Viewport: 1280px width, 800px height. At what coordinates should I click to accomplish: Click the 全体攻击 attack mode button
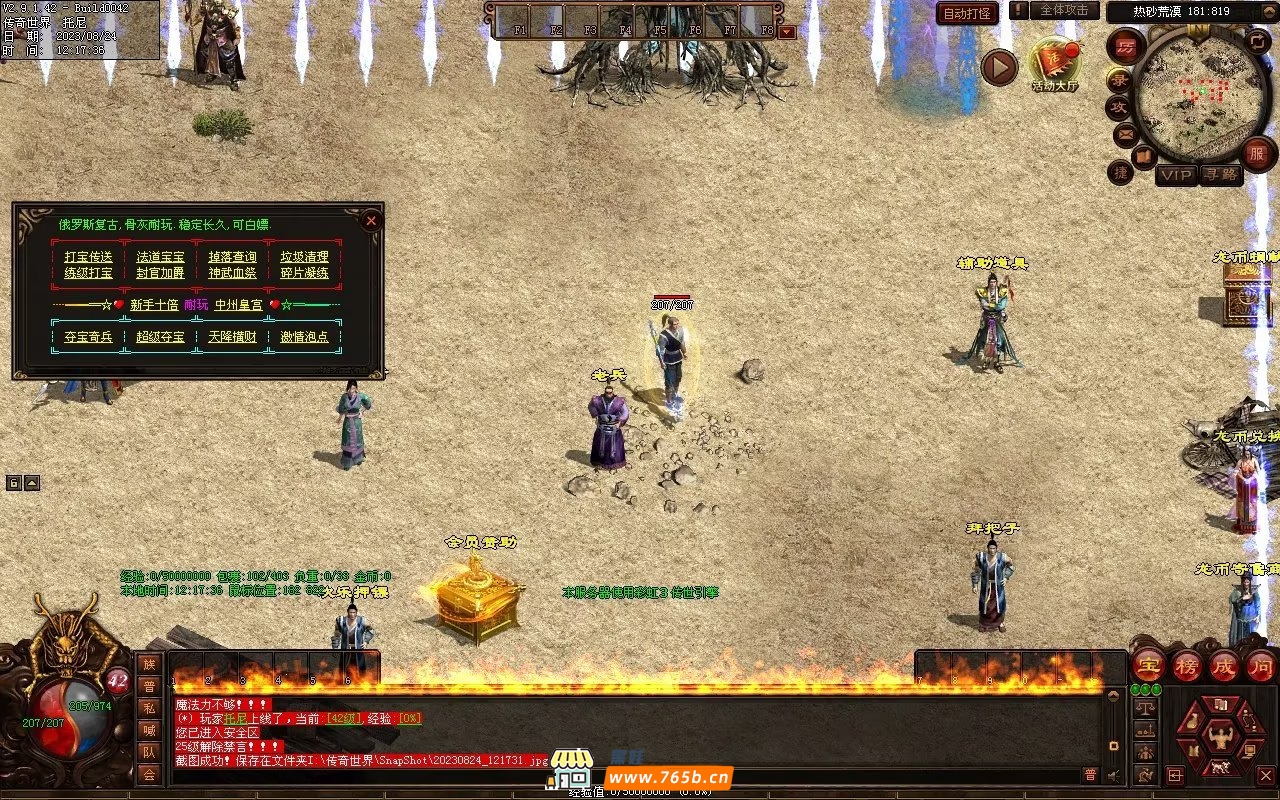click(x=1064, y=10)
